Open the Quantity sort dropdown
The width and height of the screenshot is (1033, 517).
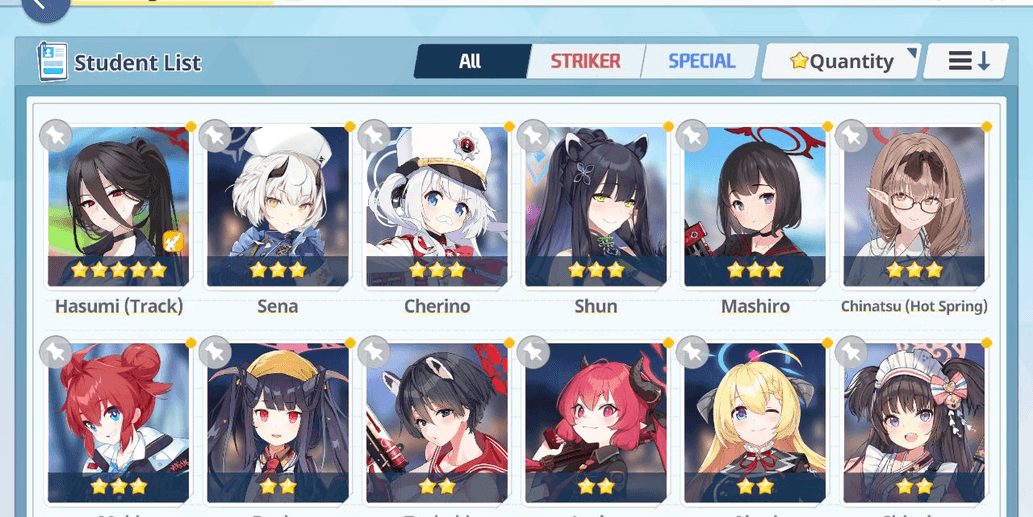click(841, 61)
